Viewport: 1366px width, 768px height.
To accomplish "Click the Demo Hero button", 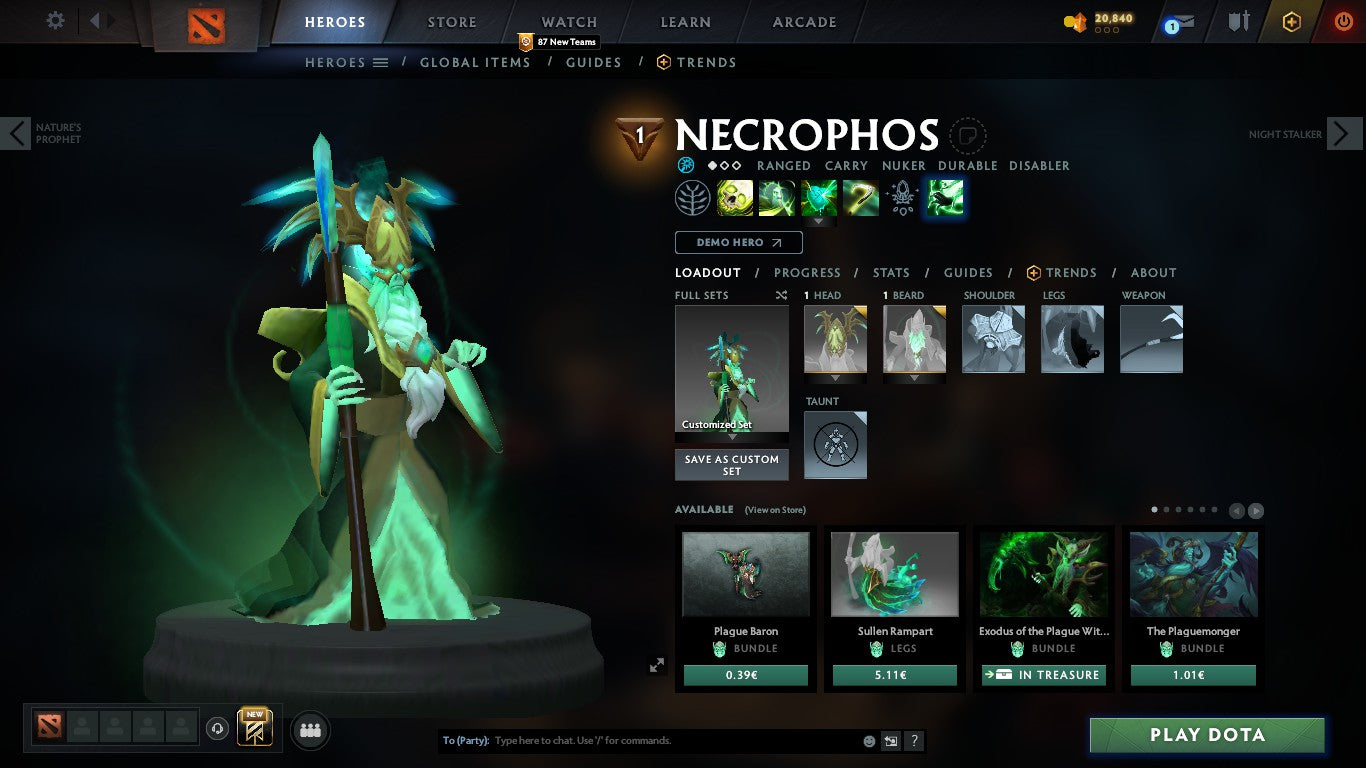I will tap(737, 242).
